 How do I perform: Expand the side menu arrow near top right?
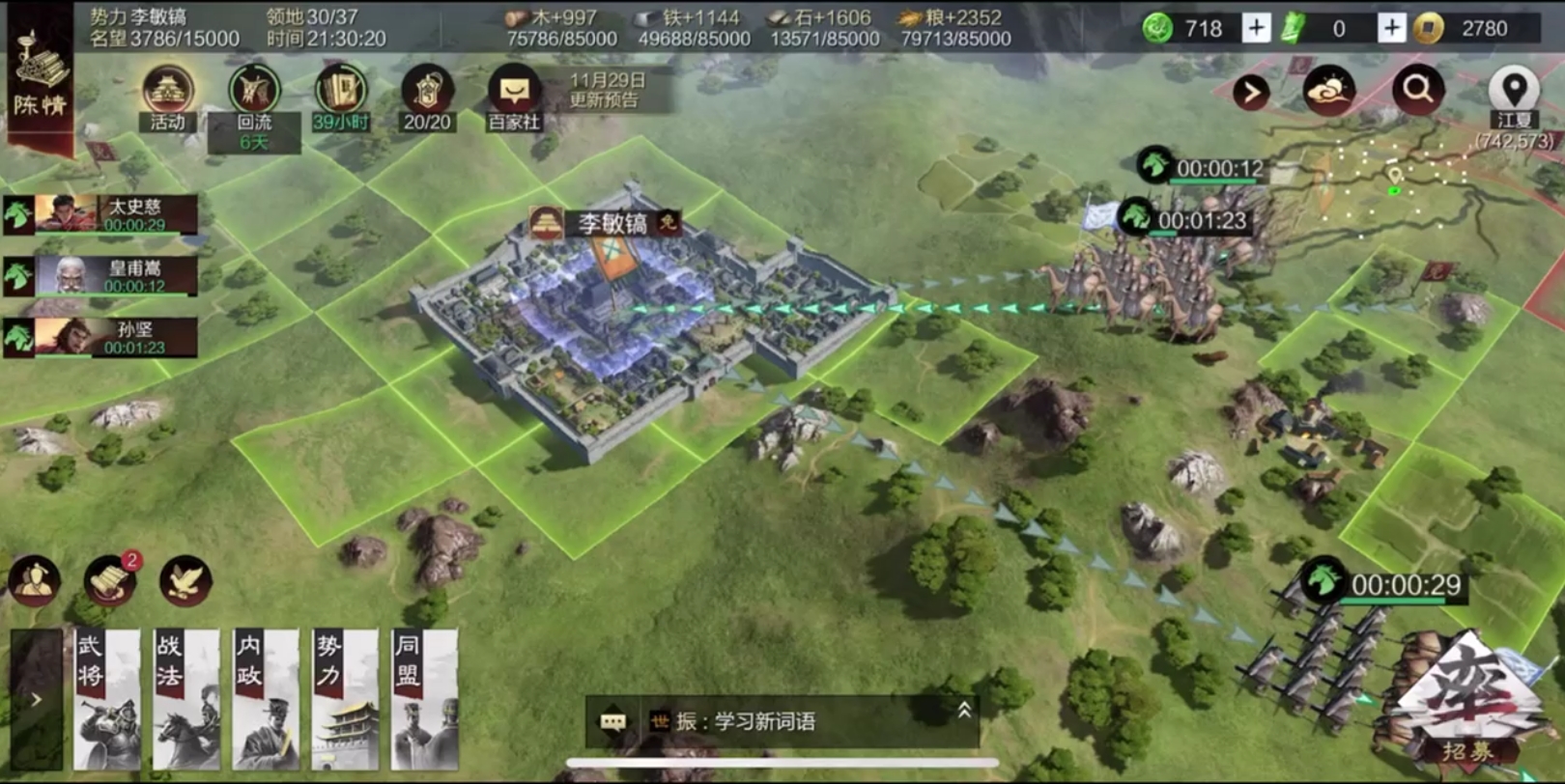[1253, 89]
